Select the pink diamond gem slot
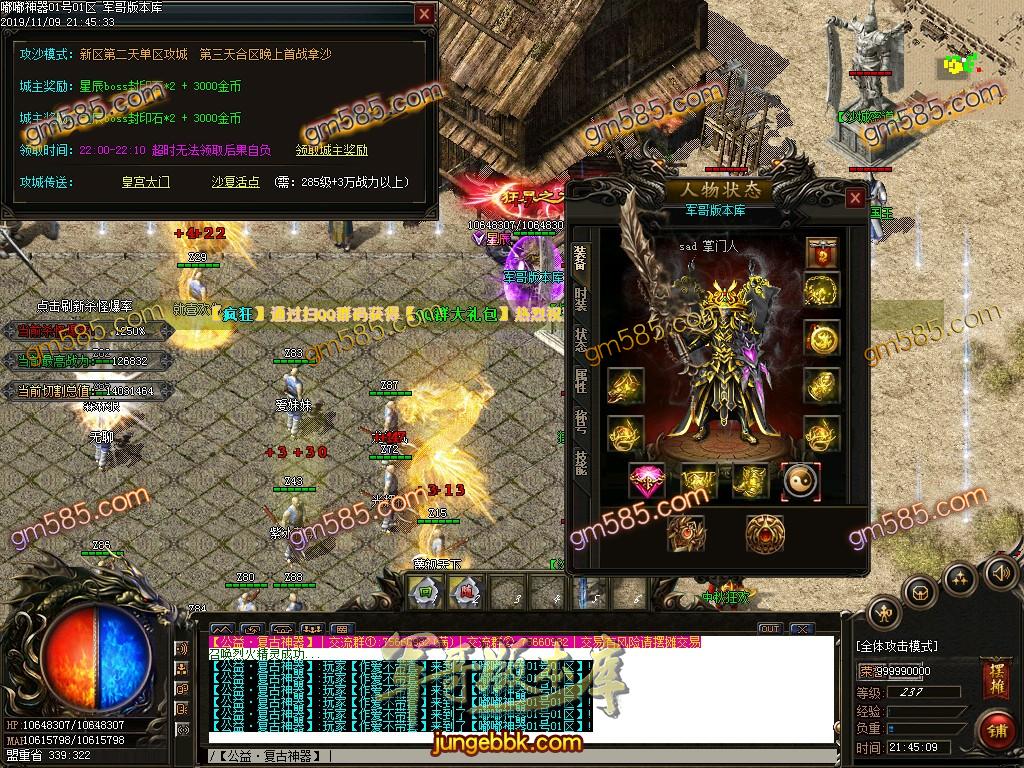Viewport: 1024px width, 768px height. point(647,482)
